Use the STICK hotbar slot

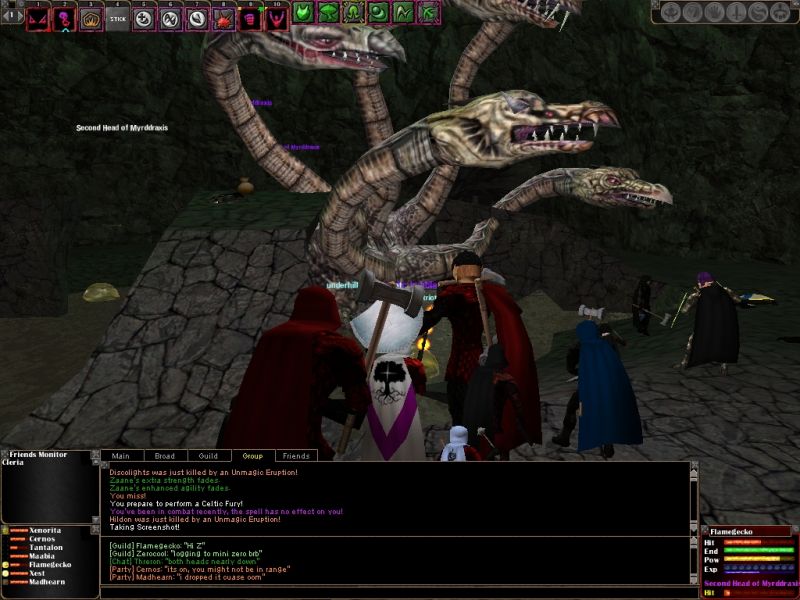[117, 19]
